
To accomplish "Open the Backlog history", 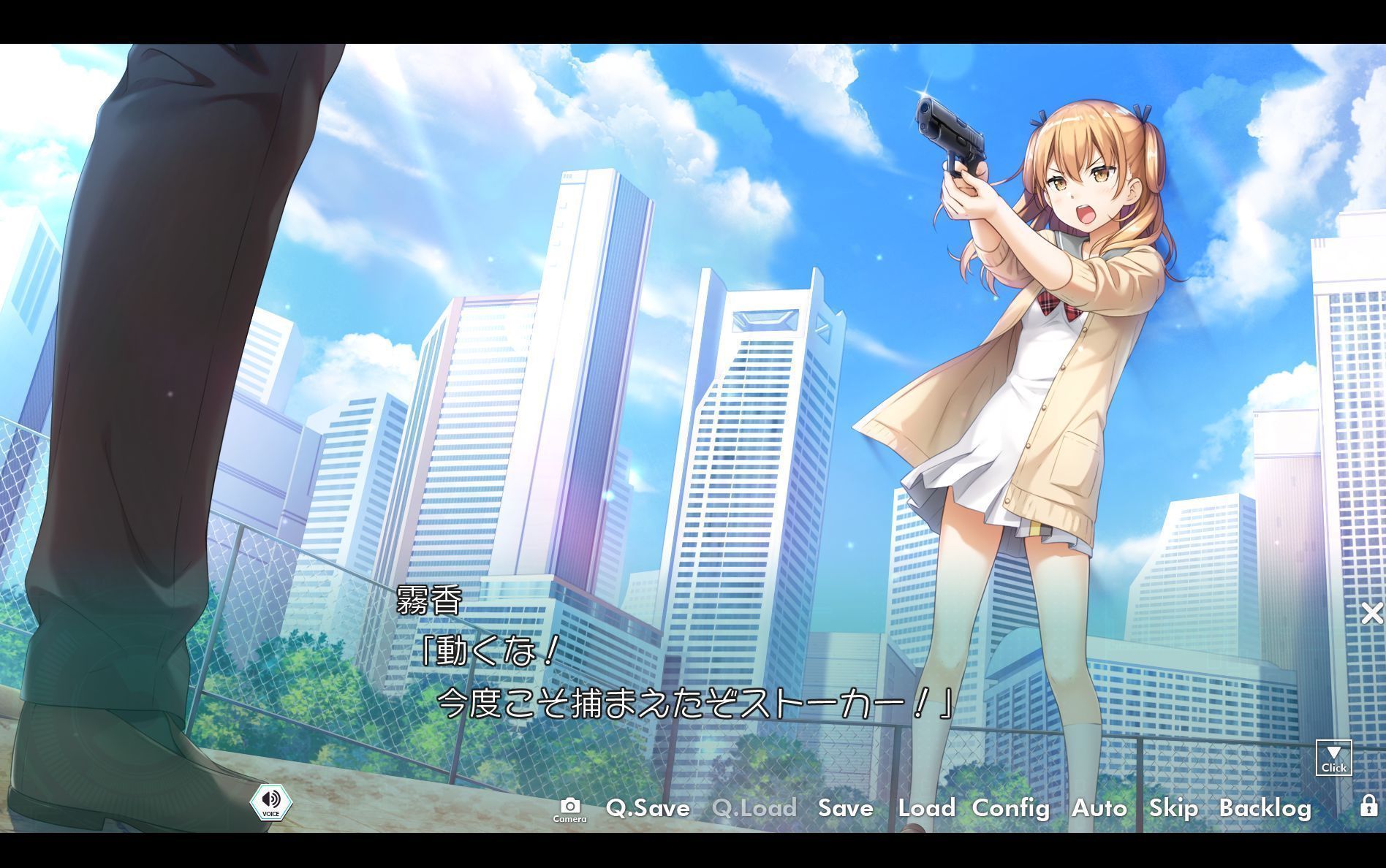I will point(1267,809).
